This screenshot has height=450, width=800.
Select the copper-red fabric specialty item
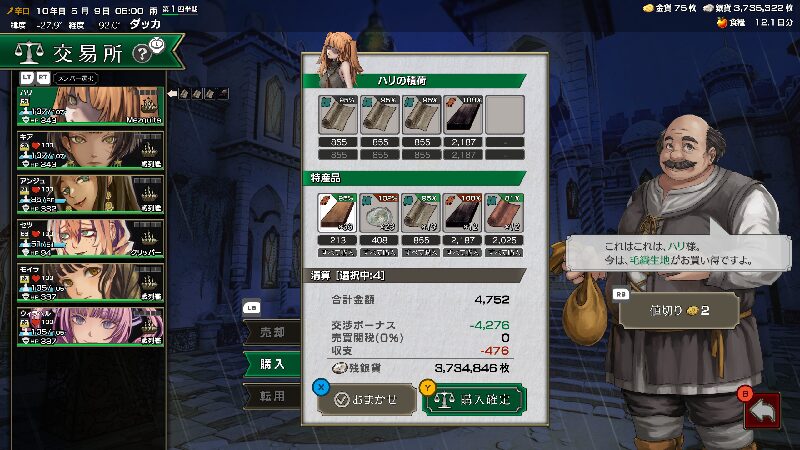pyautogui.click(x=504, y=212)
